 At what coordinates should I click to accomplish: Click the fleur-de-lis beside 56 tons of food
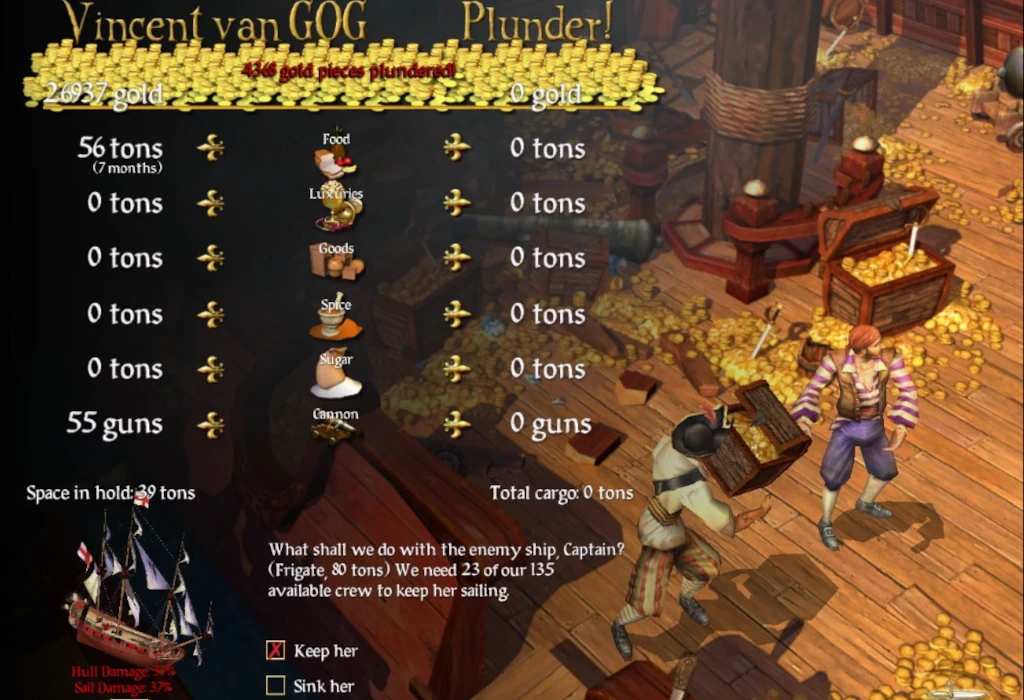[x=210, y=148]
